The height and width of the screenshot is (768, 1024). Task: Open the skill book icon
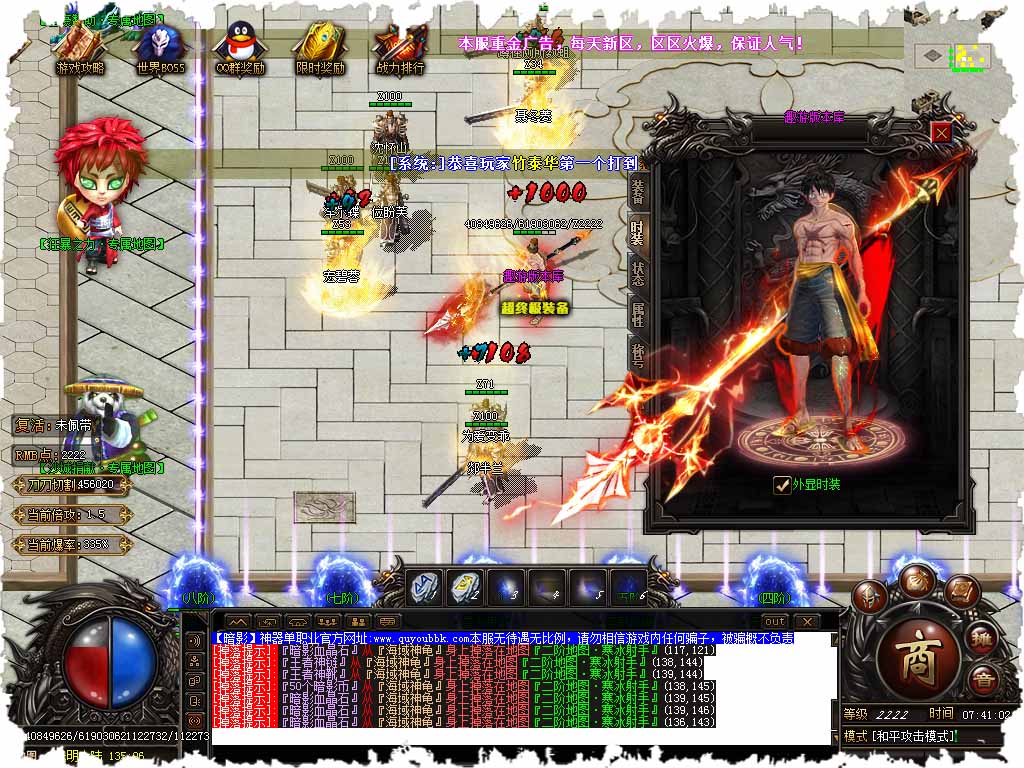point(961,592)
